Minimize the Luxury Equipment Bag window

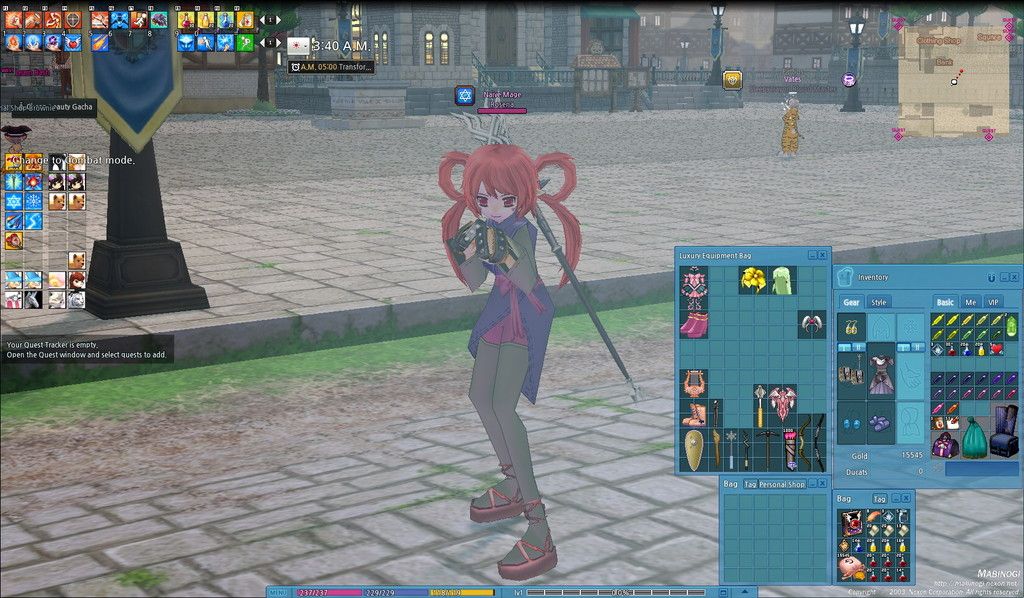click(812, 255)
